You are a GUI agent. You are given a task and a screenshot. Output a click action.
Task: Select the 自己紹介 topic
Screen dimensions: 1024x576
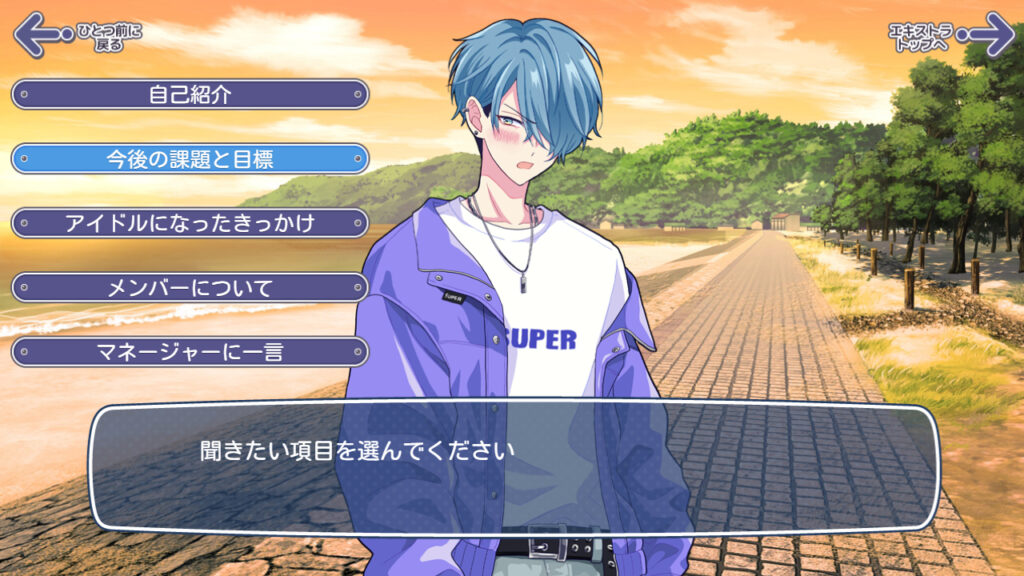tap(190, 95)
